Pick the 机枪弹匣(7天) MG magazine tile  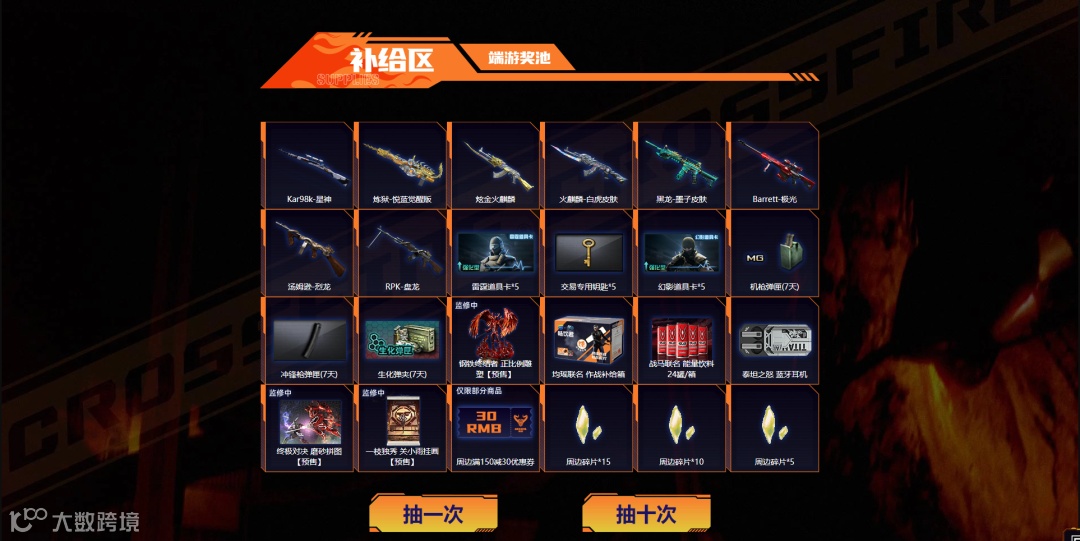tap(773, 253)
